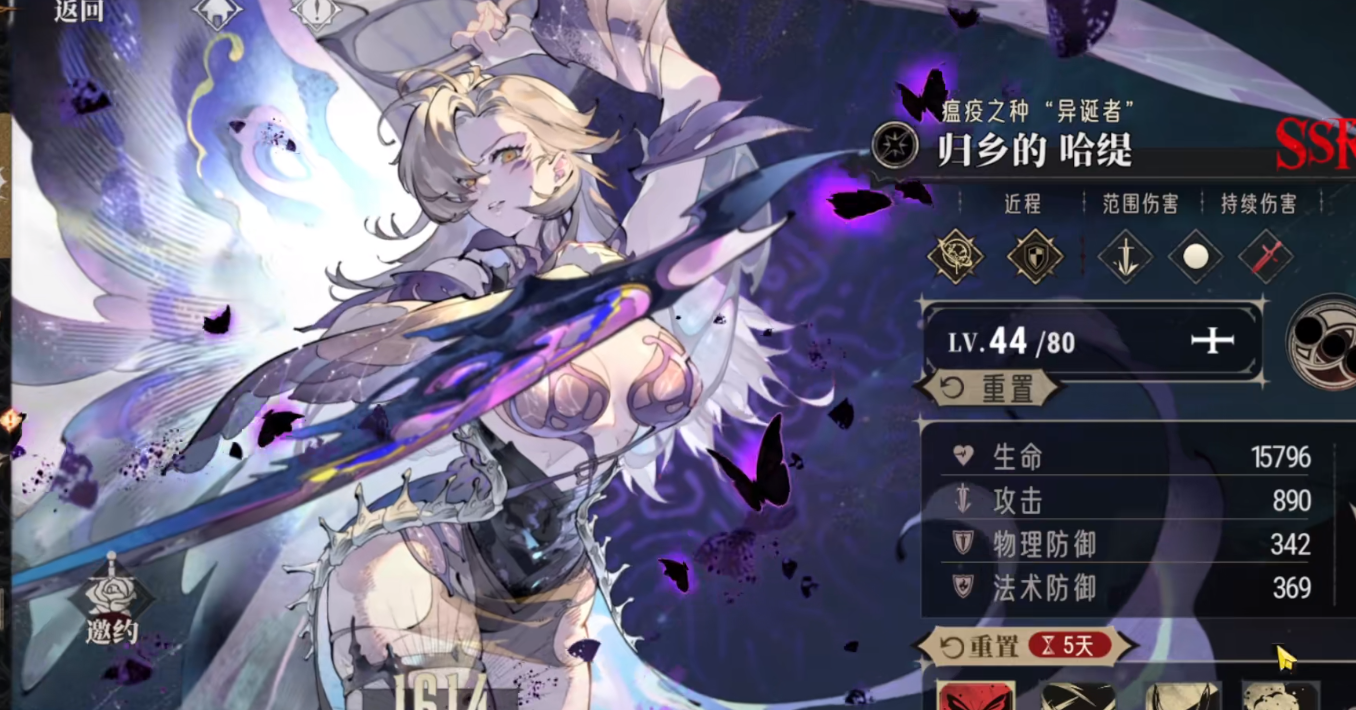Screen dimensions: 1356x710
Task: Select the red butterfly skill icon
Action: tap(975, 696)
